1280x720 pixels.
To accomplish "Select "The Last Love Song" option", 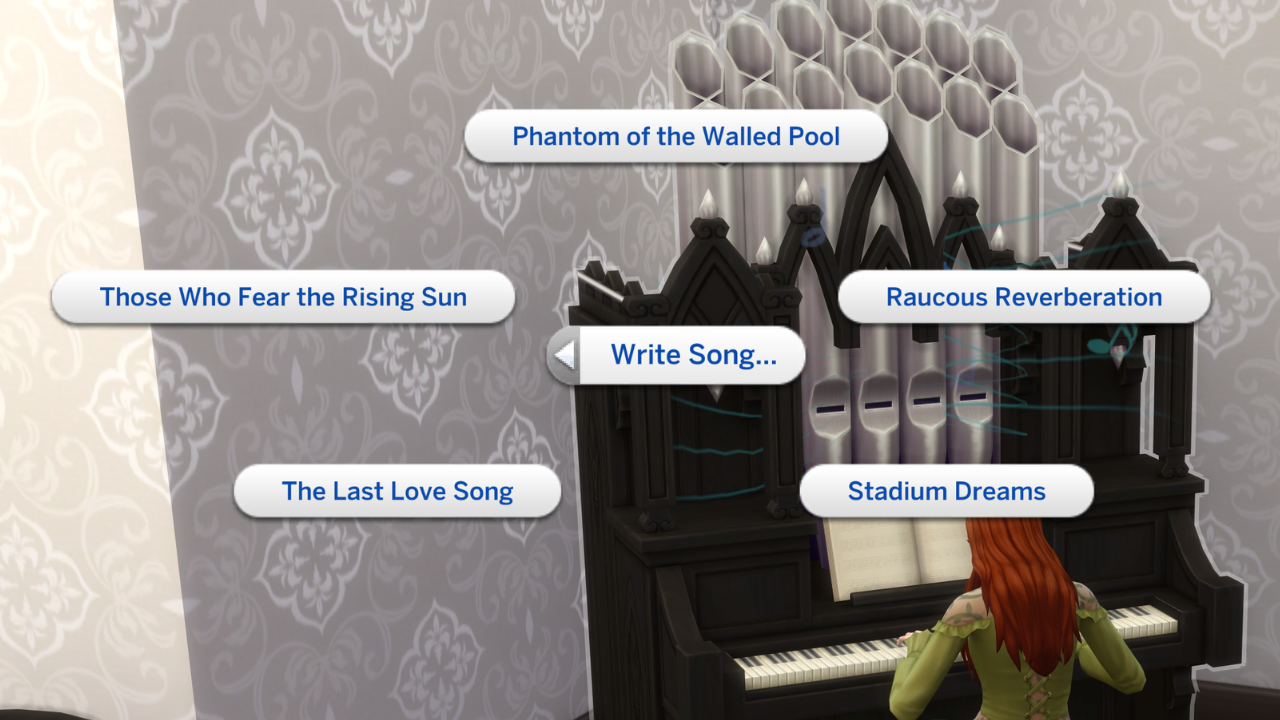I will (397, 491).
